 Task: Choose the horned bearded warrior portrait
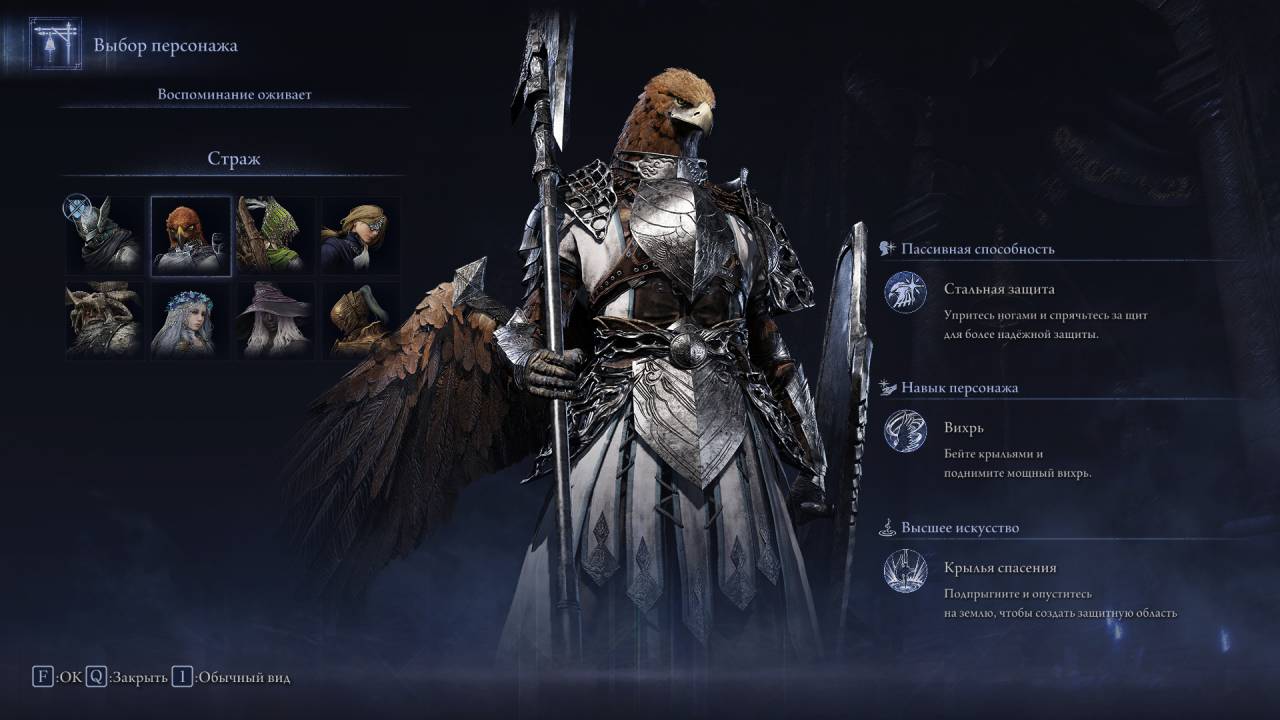coord(105,319)
